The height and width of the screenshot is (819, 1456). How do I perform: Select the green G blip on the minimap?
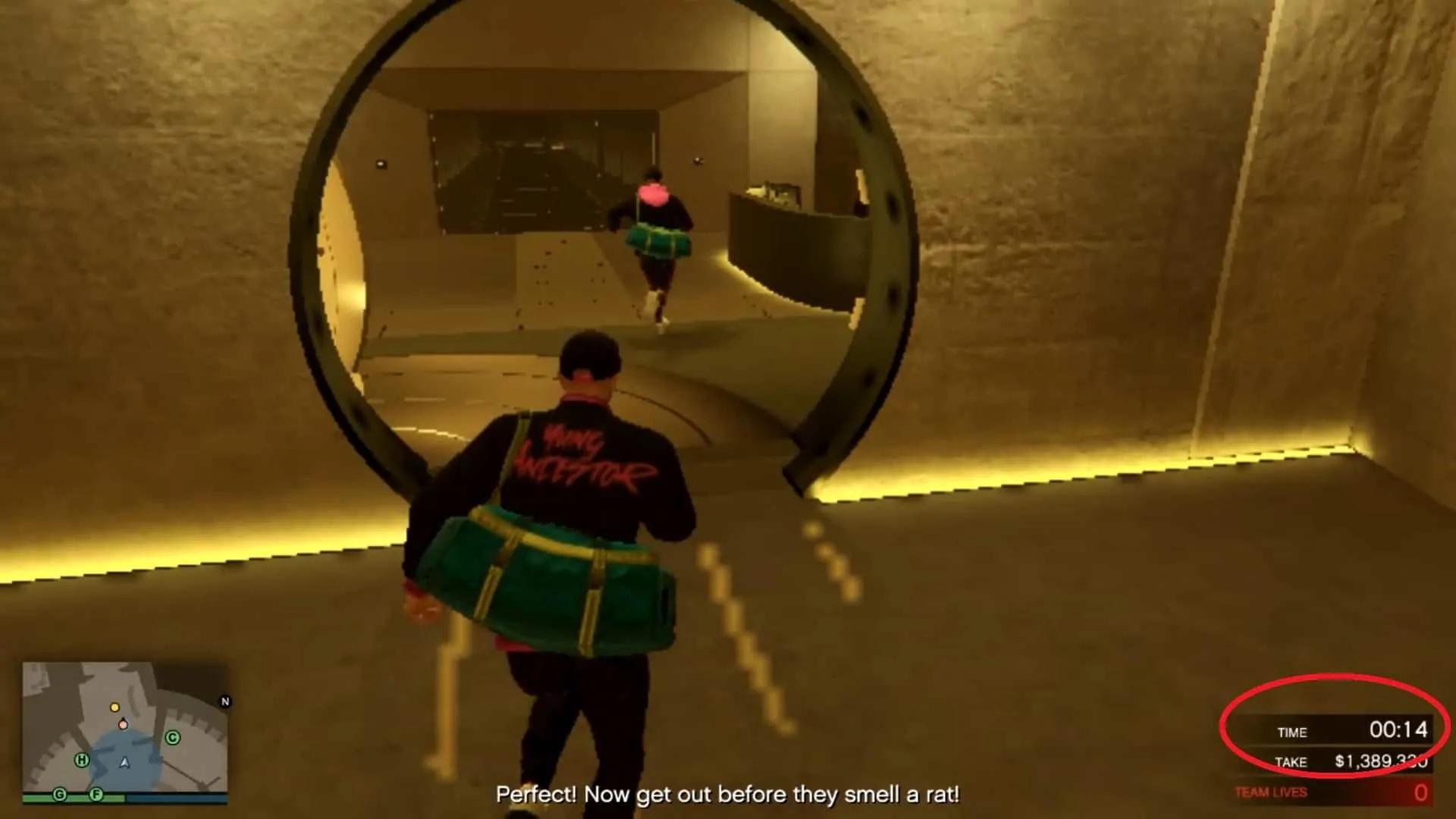pos(59,794)
